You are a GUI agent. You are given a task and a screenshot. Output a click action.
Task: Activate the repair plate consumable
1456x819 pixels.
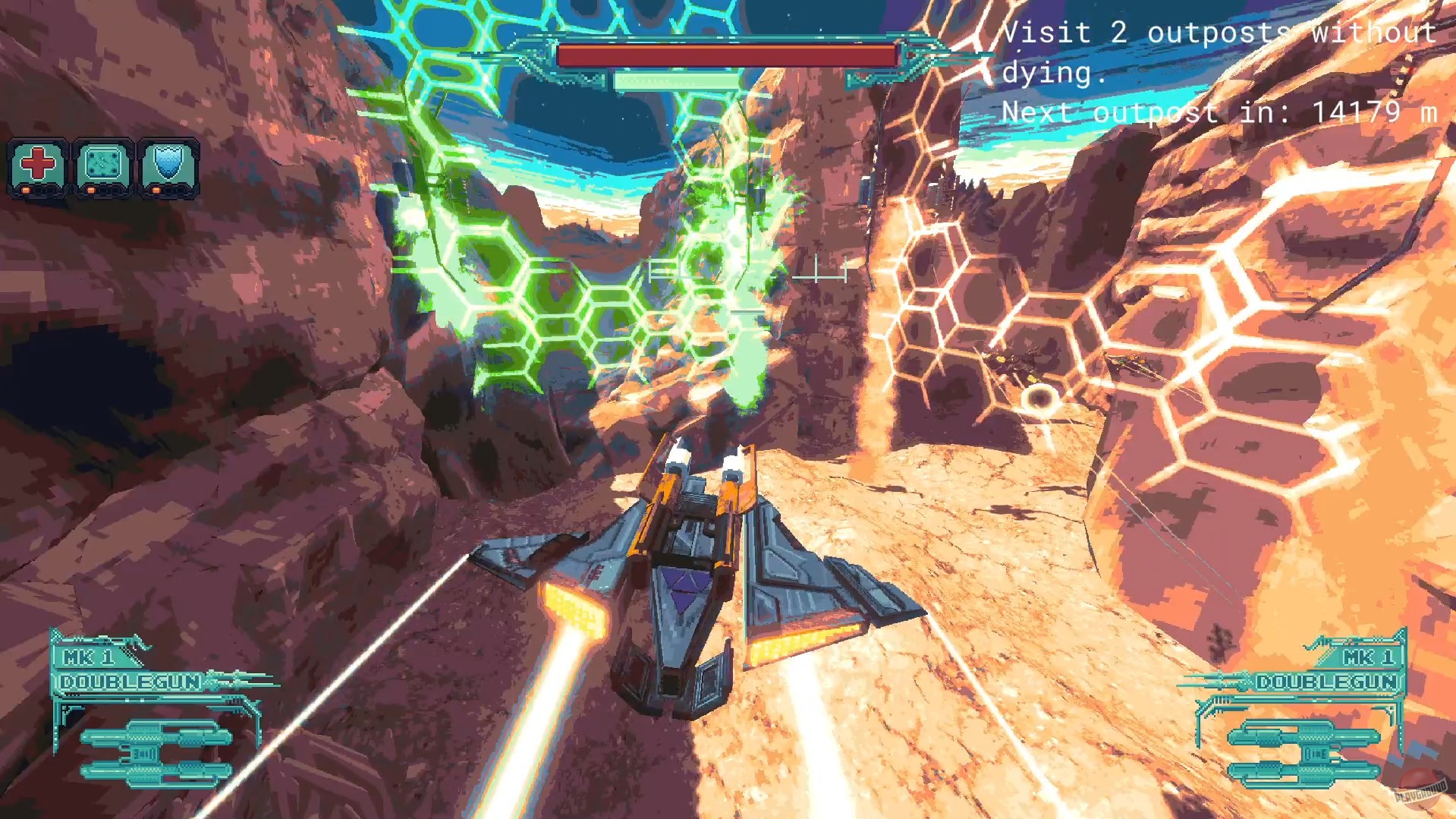tap(104, 162)
